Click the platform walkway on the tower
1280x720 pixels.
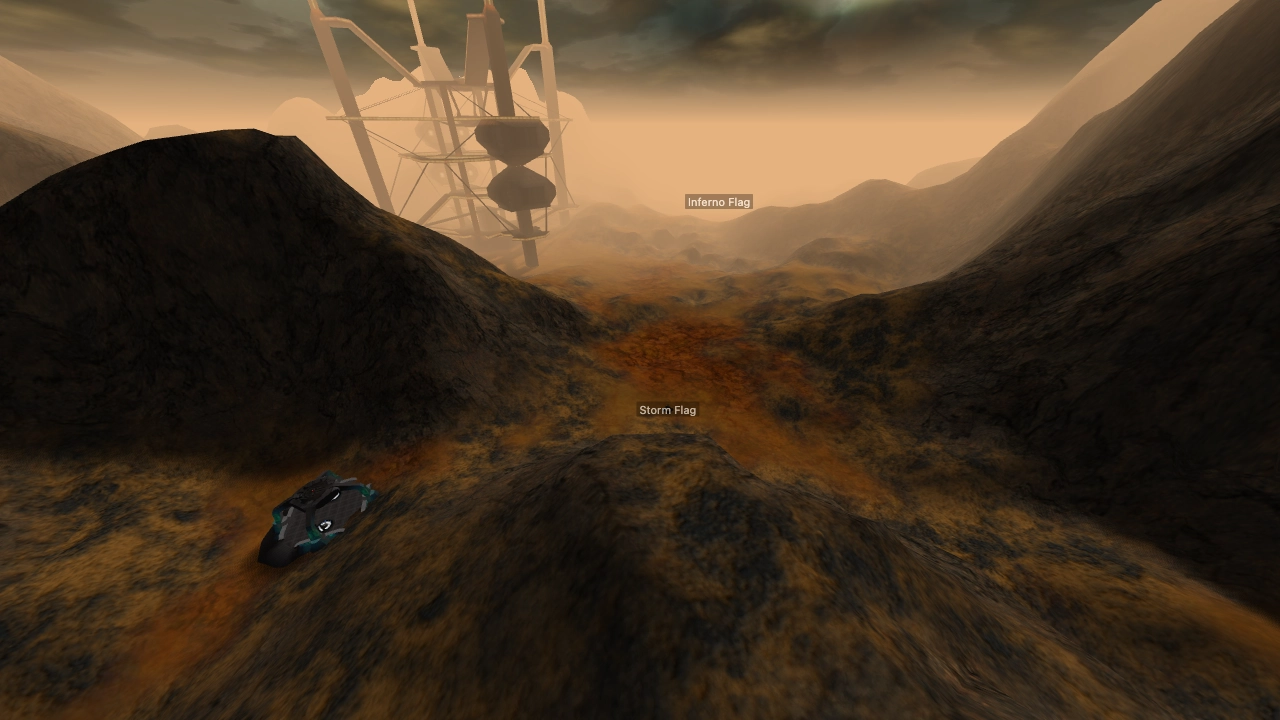pos(402,119)
